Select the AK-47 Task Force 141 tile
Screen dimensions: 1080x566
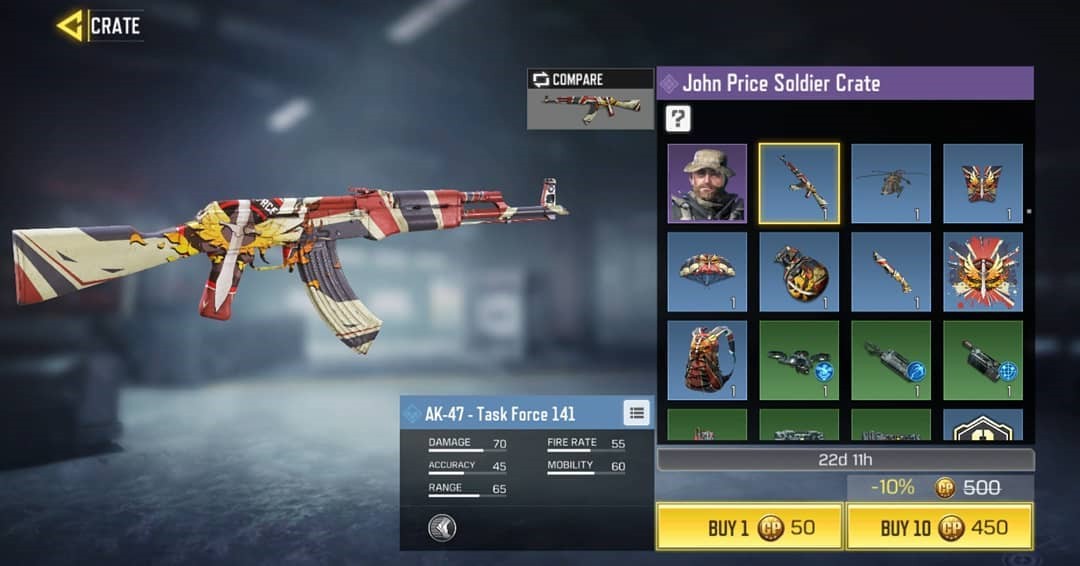click(x=798, y=183)
